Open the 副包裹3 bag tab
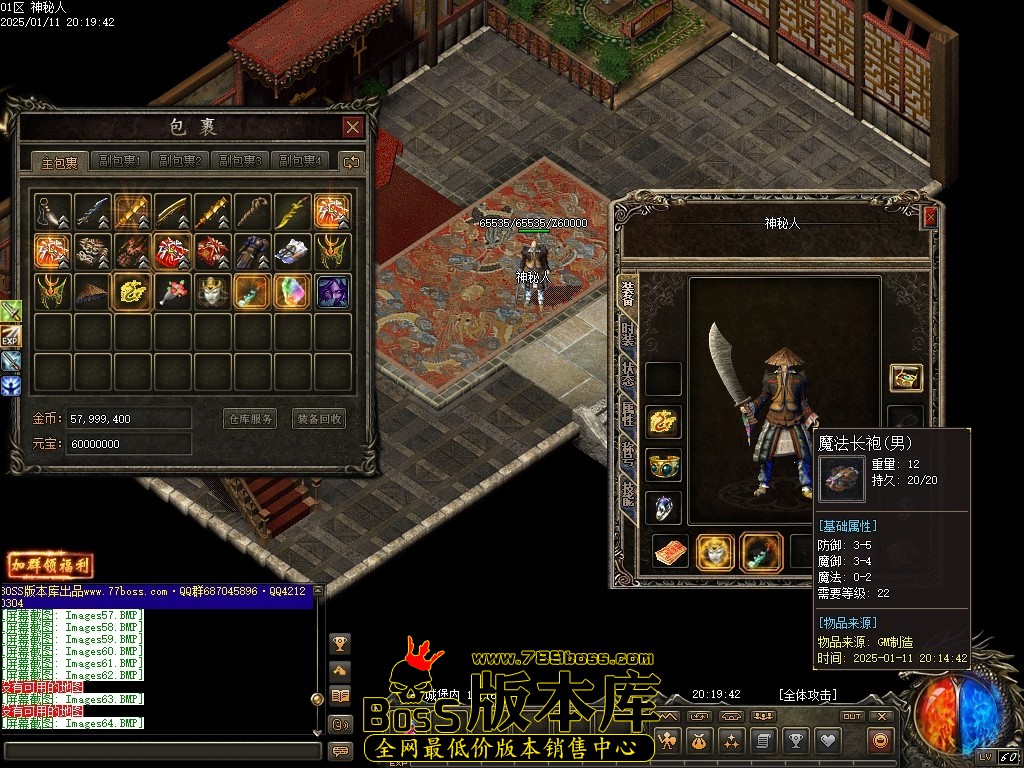Viewport: 1024px width, 768px height. pos(240,161)
